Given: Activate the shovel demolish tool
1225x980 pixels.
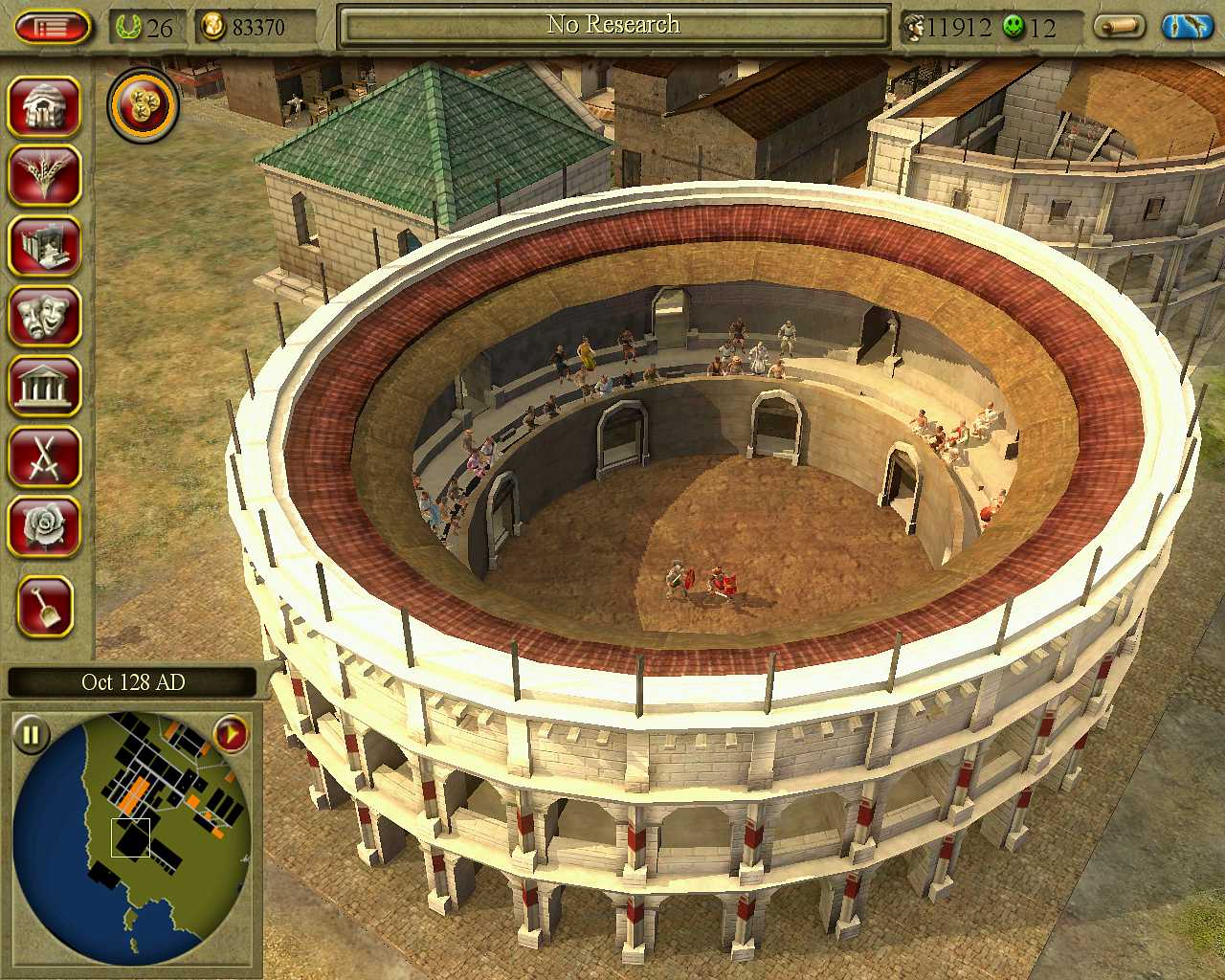Looking at the screenshot, I should [44, 607].
